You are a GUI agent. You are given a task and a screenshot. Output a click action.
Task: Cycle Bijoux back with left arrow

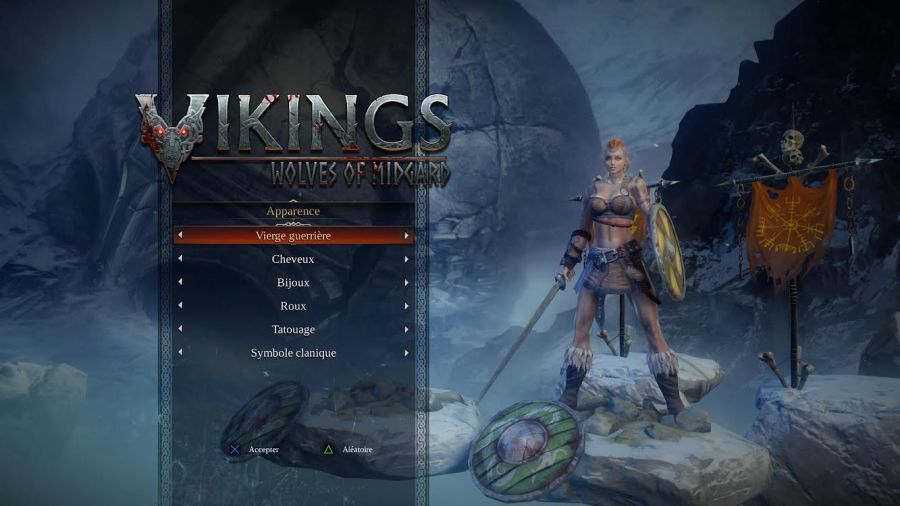coord(180,283)
